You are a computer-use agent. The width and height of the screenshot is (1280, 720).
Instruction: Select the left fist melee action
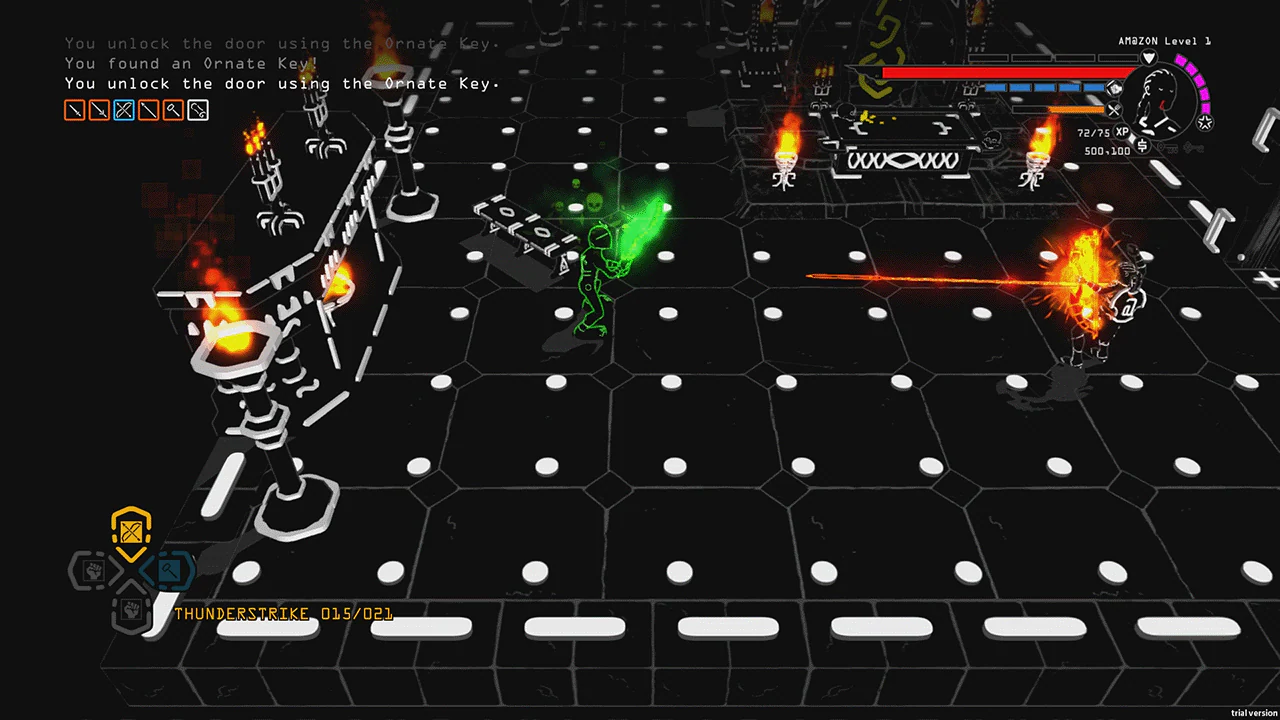pyautogui.click(x=92, y=571)
